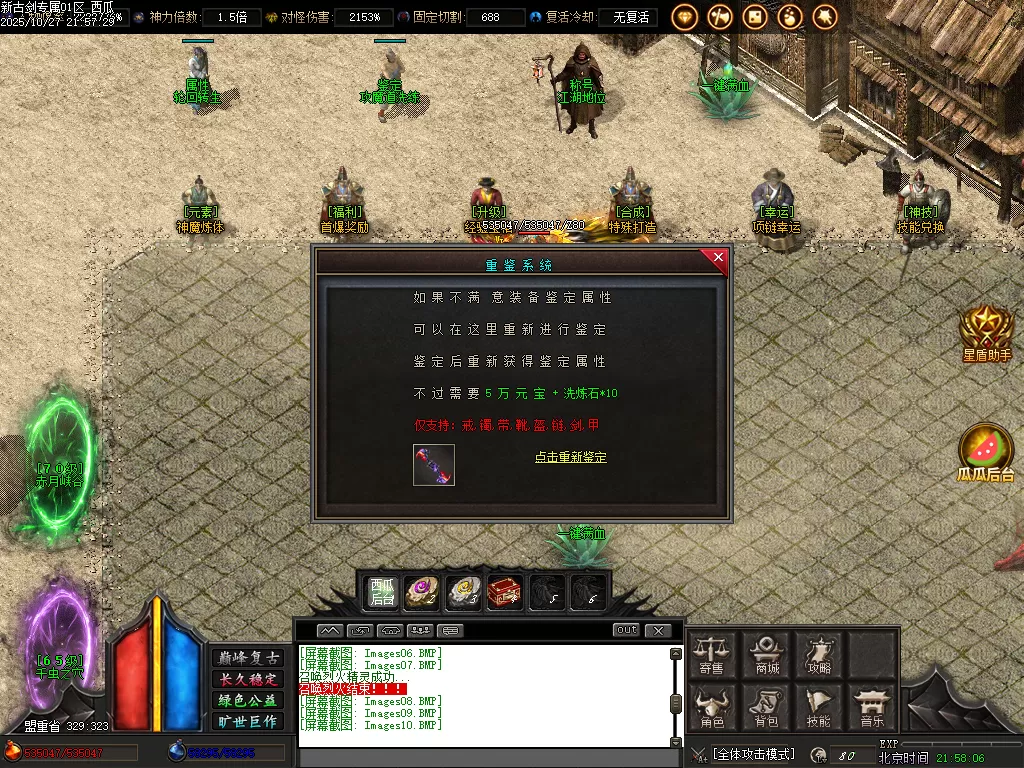
Task: Close the chat window with X button
Action: click(657, 631)
